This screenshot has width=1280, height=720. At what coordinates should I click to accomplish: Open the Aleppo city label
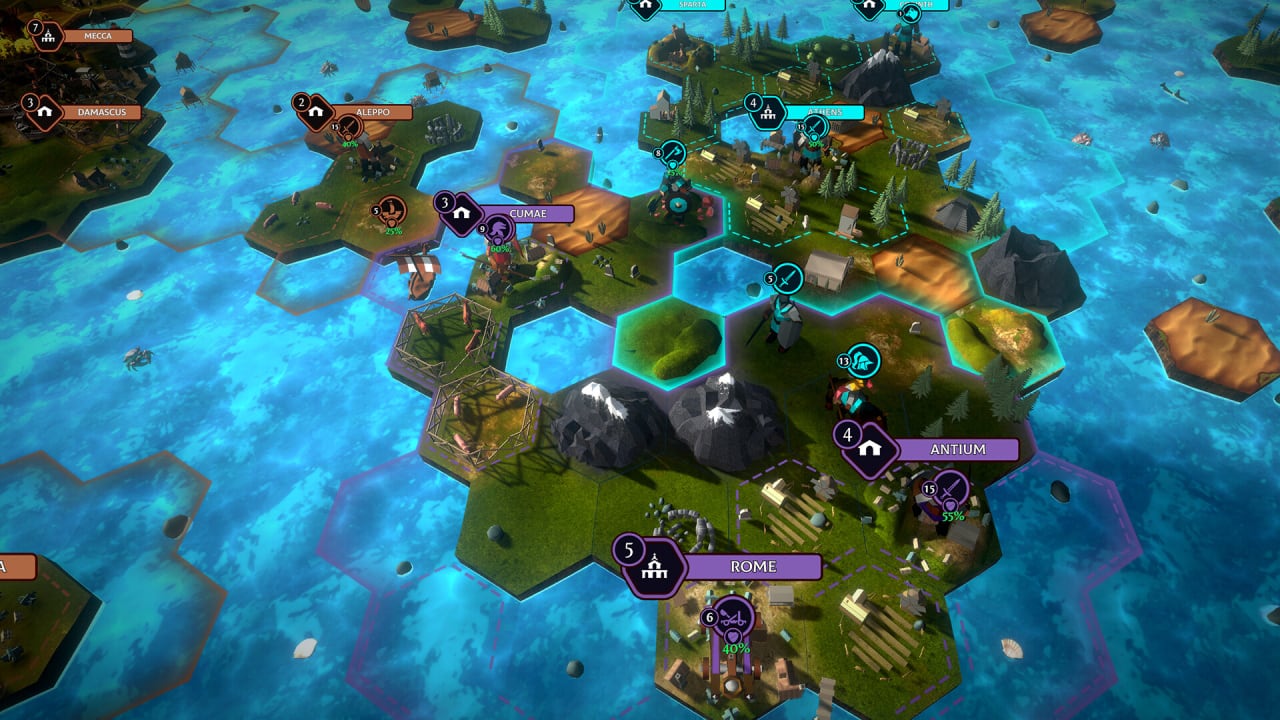371,112
